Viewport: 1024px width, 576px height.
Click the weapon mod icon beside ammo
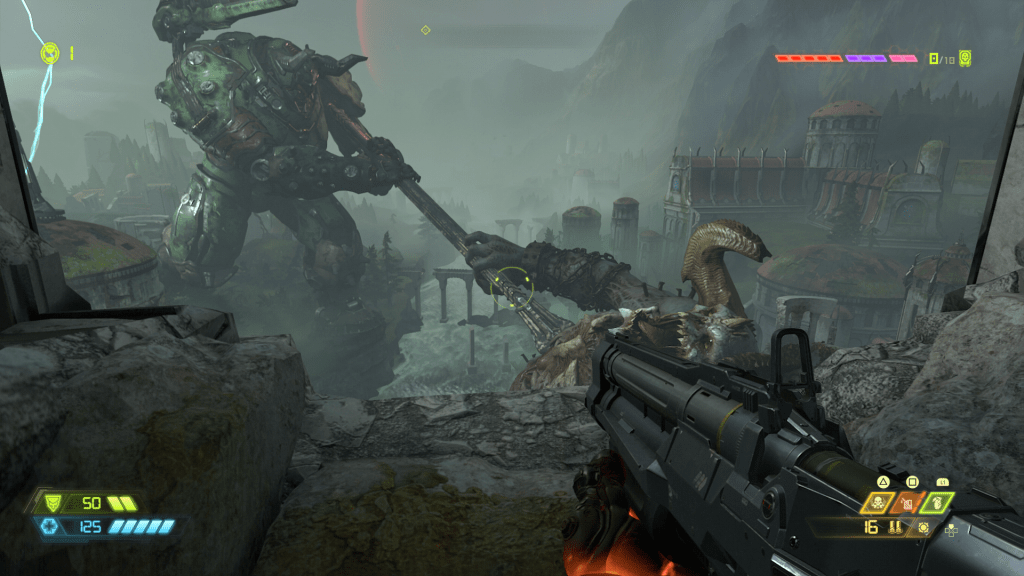point(923,527)
